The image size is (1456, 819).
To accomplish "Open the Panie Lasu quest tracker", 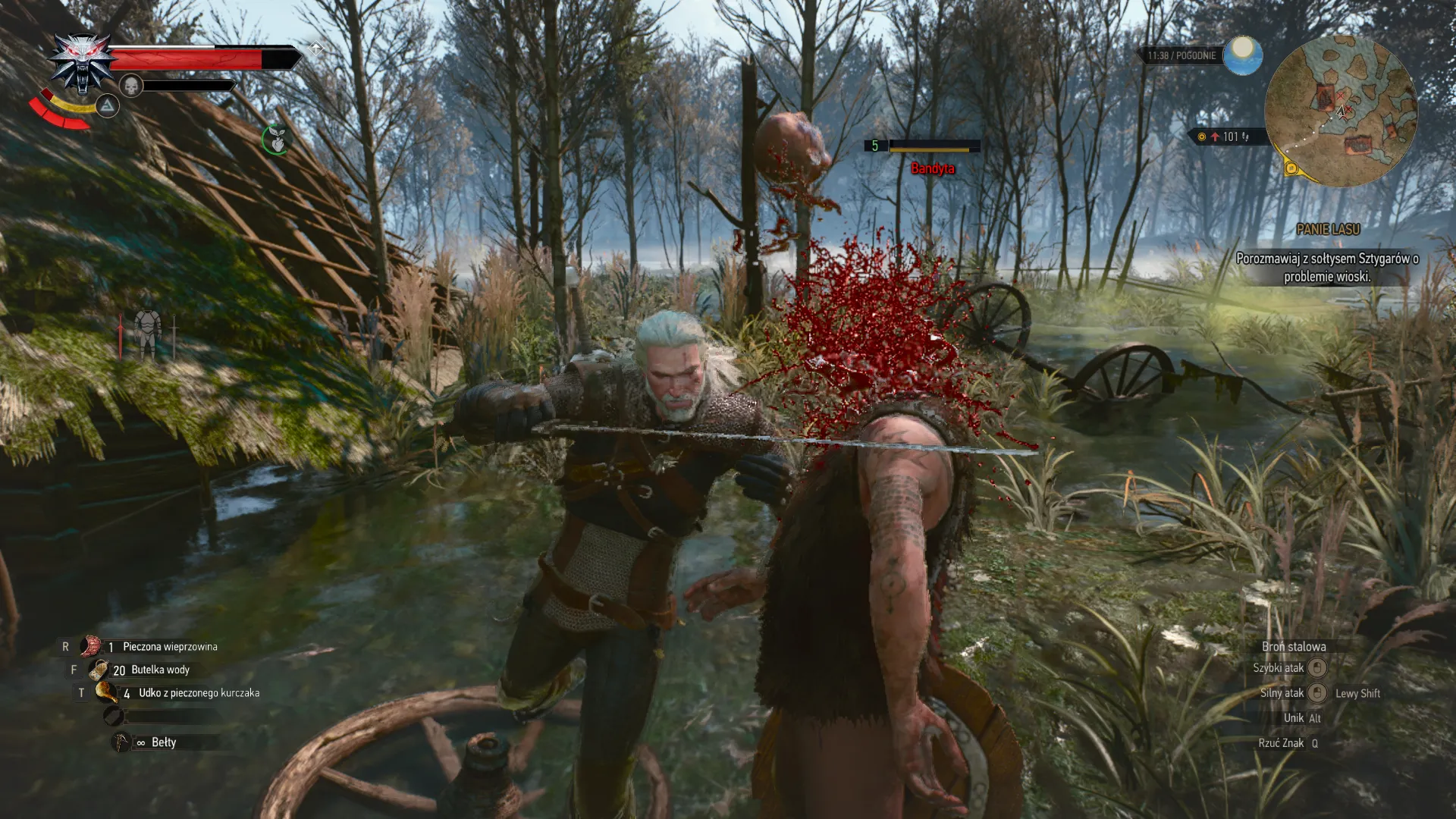I will [1327, 229].
